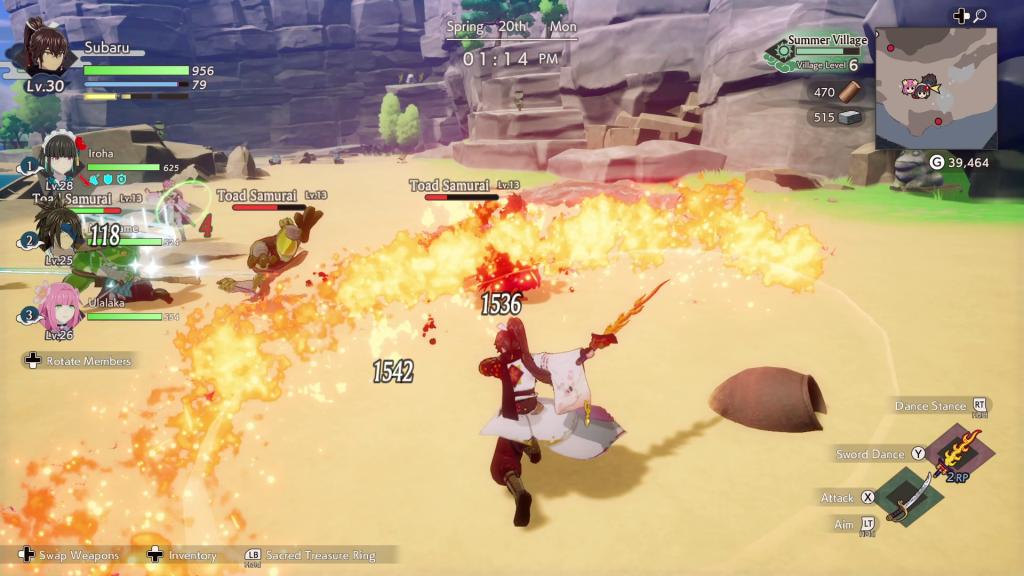Image resolution: width=1024 pixels, height=576 pixels.
Task: Click the Summer Village level tracker
Action: point(816,52)
